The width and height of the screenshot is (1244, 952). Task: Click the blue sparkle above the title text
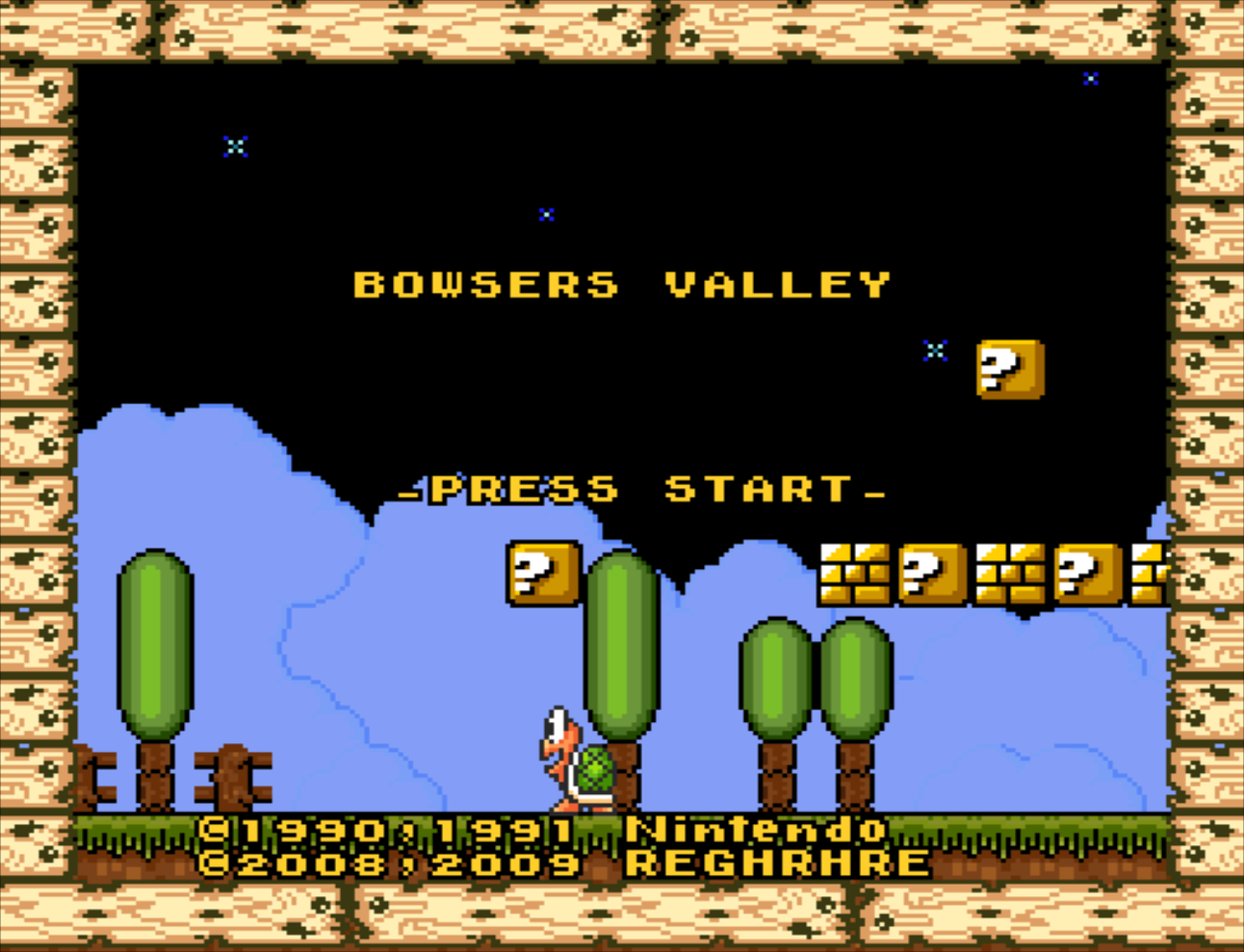tap(546, 214)
